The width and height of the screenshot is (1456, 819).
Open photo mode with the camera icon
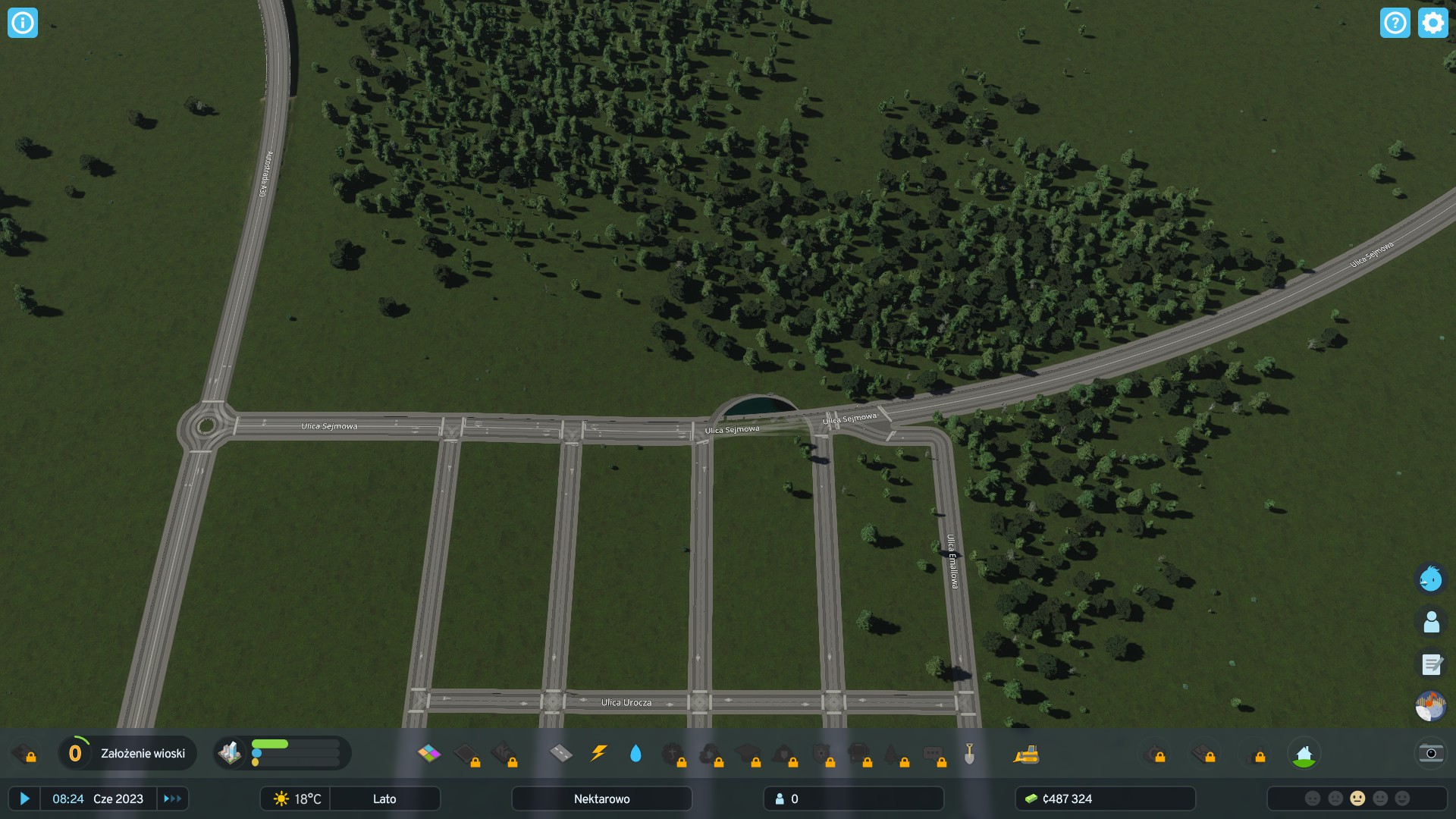tap(1430, 753)
